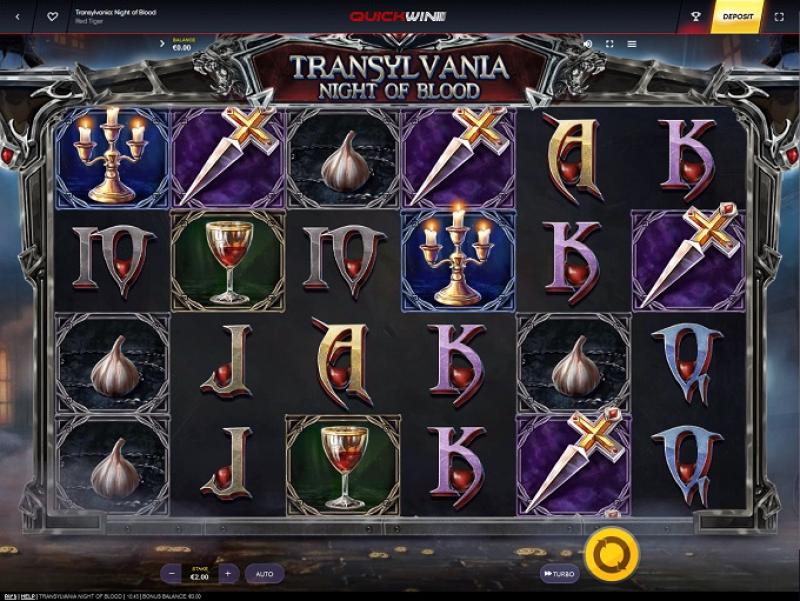The image size is (800, 601).
Task: Enable Turbo spin mode
Action: click(x=560, y=574)
